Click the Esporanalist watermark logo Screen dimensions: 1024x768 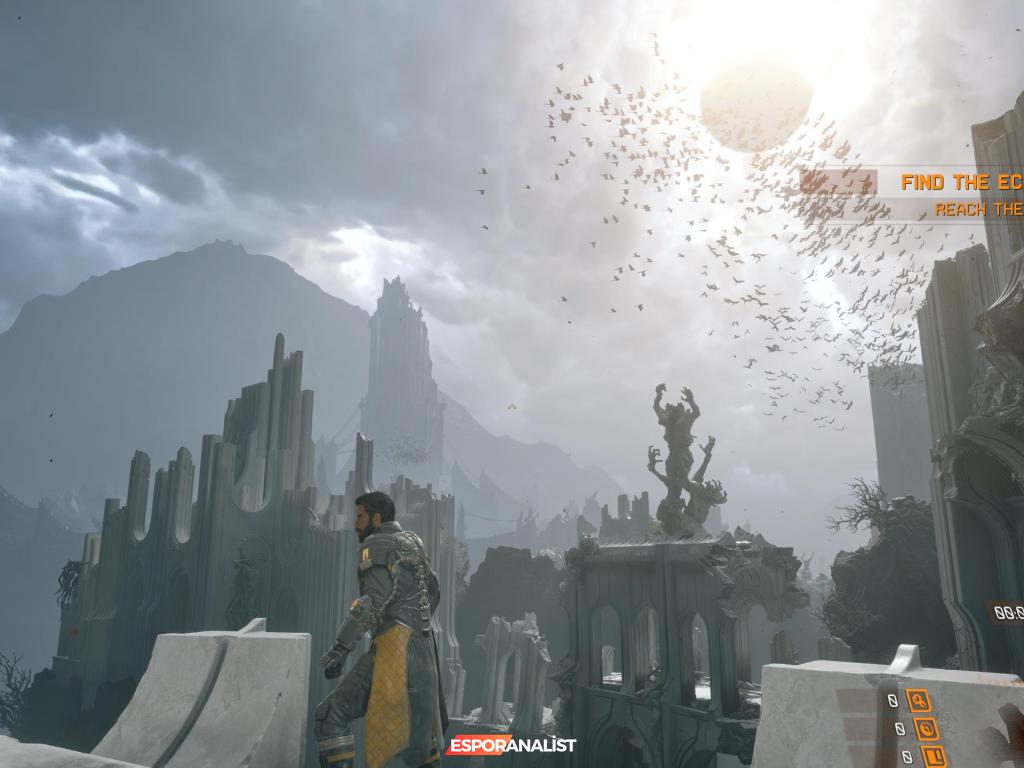[x=510, y=745]
